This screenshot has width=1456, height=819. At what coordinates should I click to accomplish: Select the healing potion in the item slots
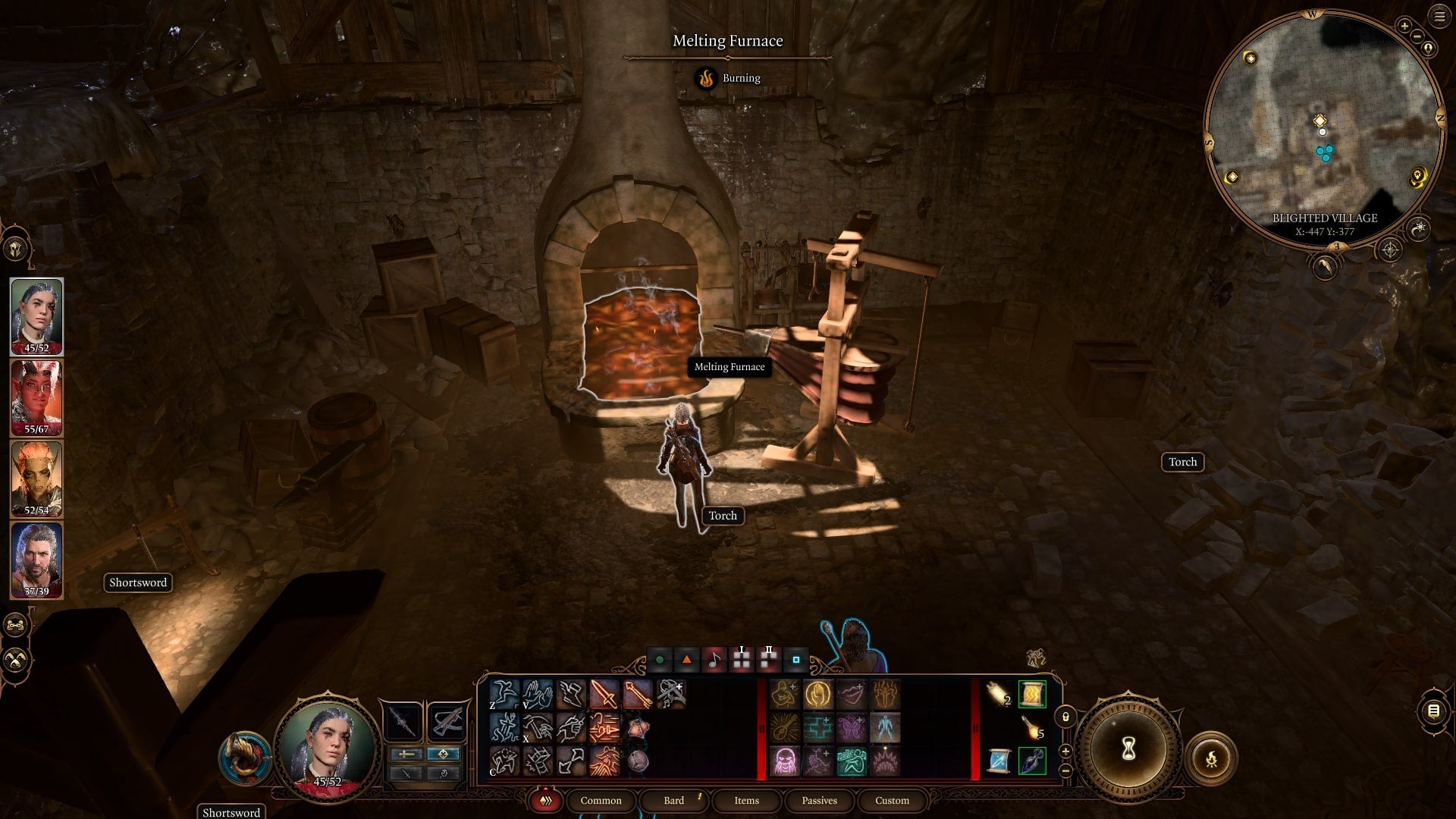tap(1031, 761)
